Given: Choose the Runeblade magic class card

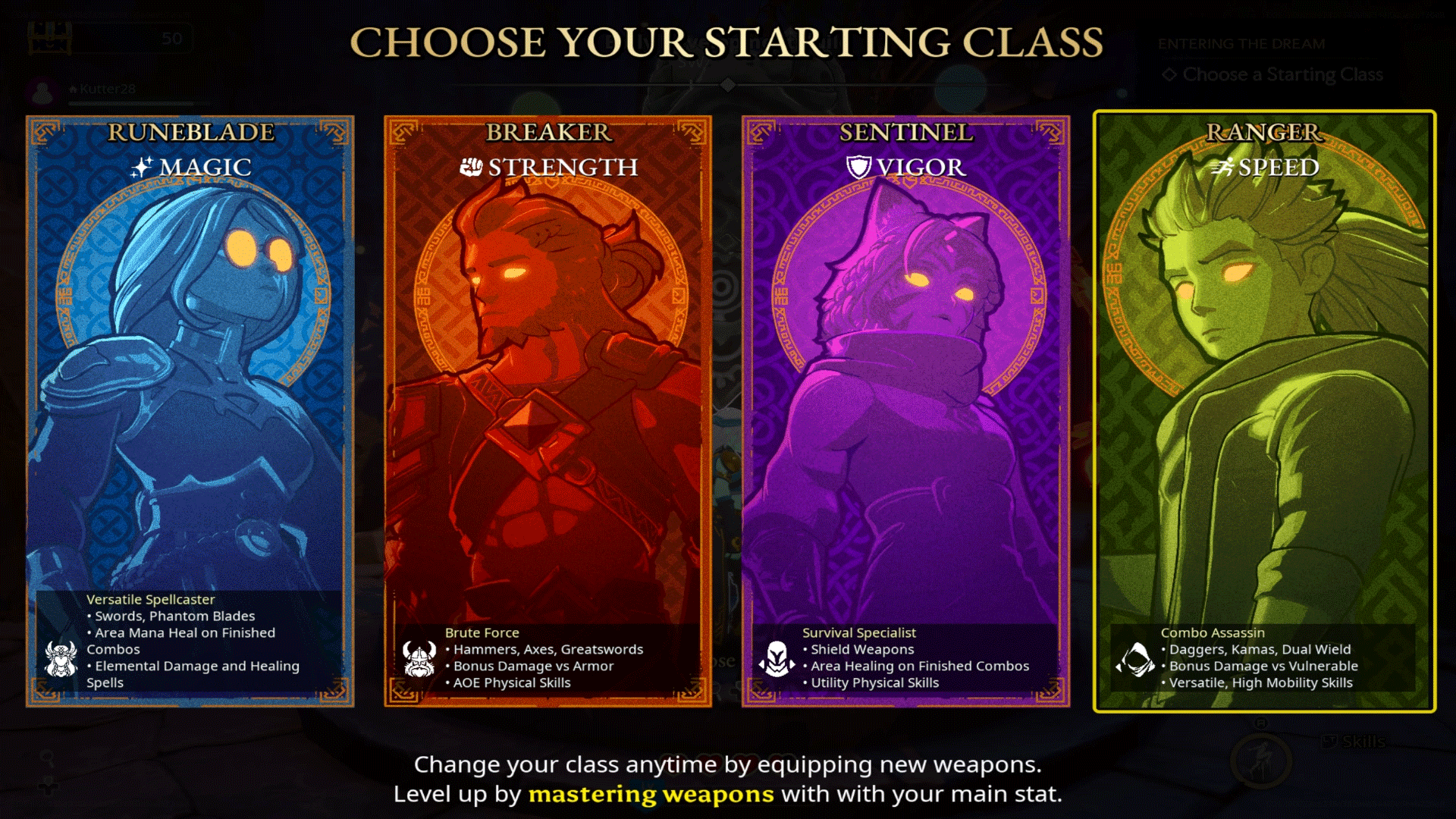Looking at the screenshot, I should click(190, 411).
